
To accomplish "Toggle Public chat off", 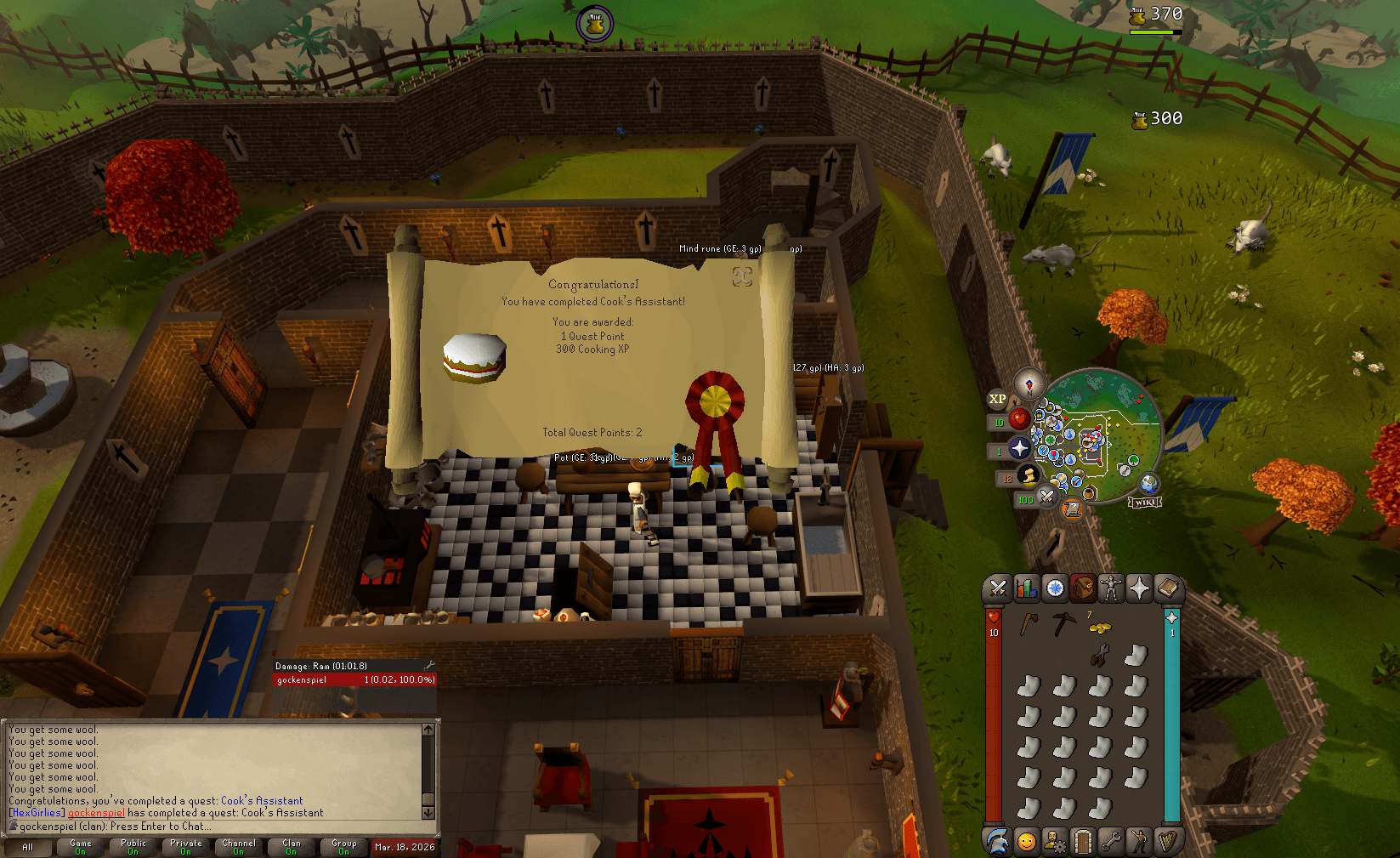I will [133, 846].
